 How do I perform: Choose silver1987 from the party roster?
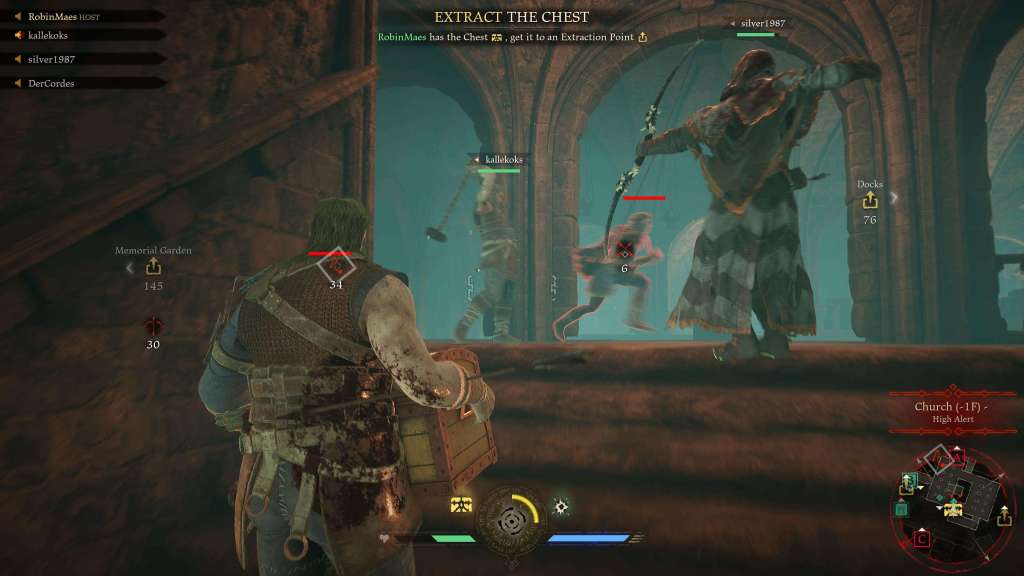tap(51, 59)
